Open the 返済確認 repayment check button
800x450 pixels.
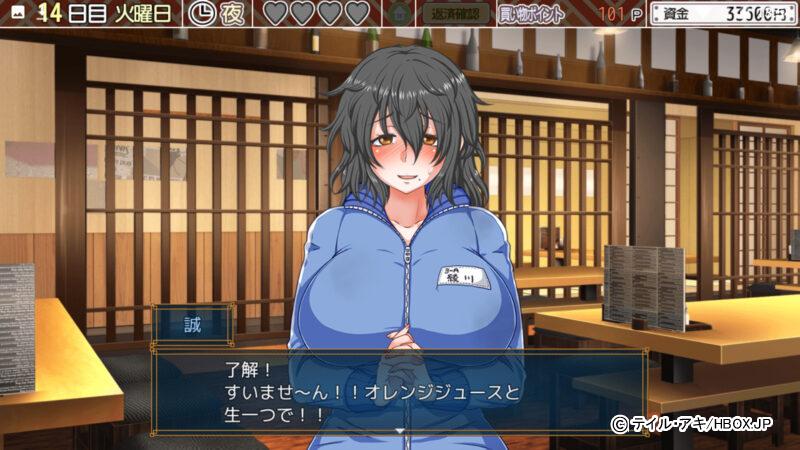point(456,14)
